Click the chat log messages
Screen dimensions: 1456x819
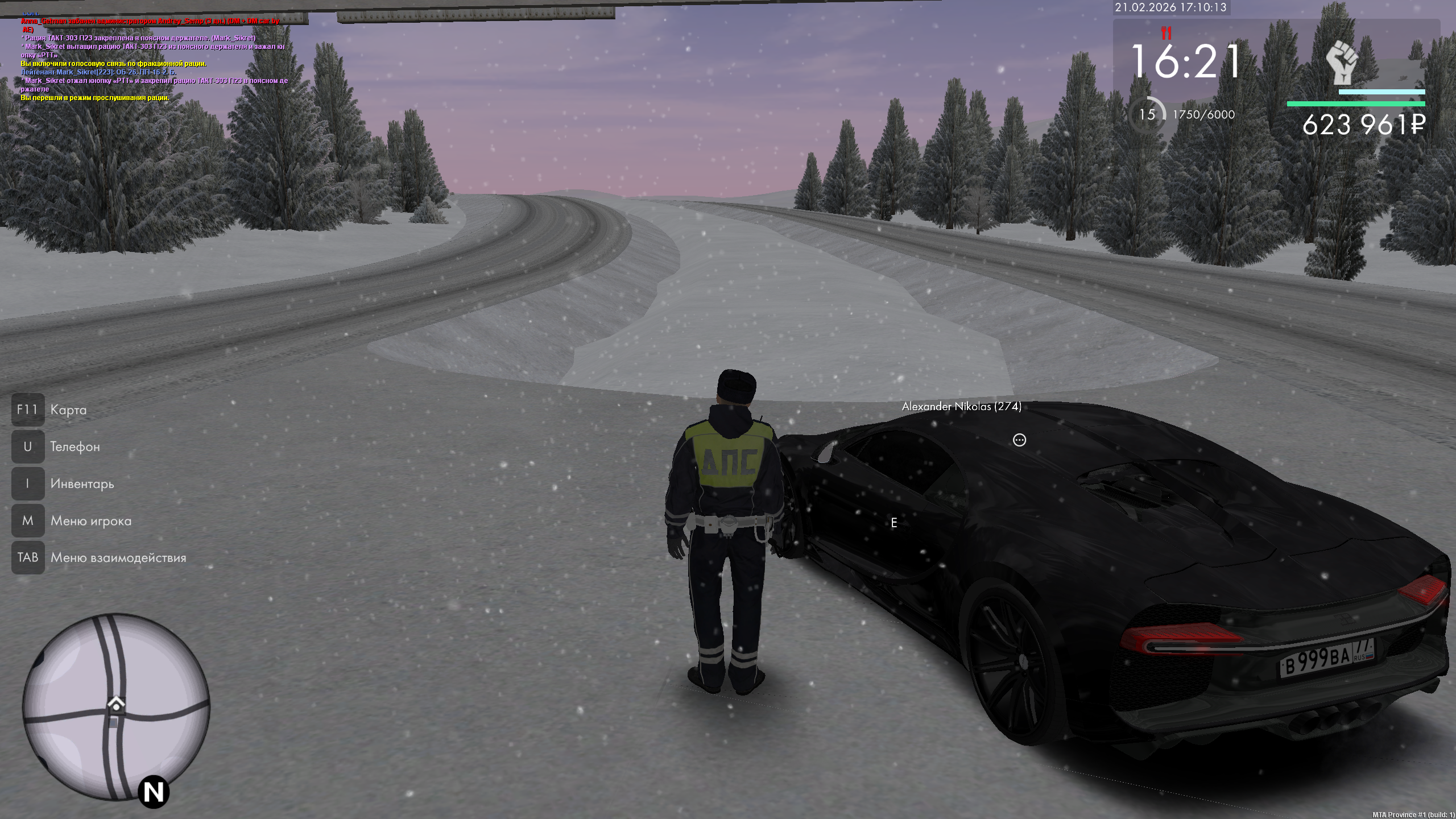154,60
